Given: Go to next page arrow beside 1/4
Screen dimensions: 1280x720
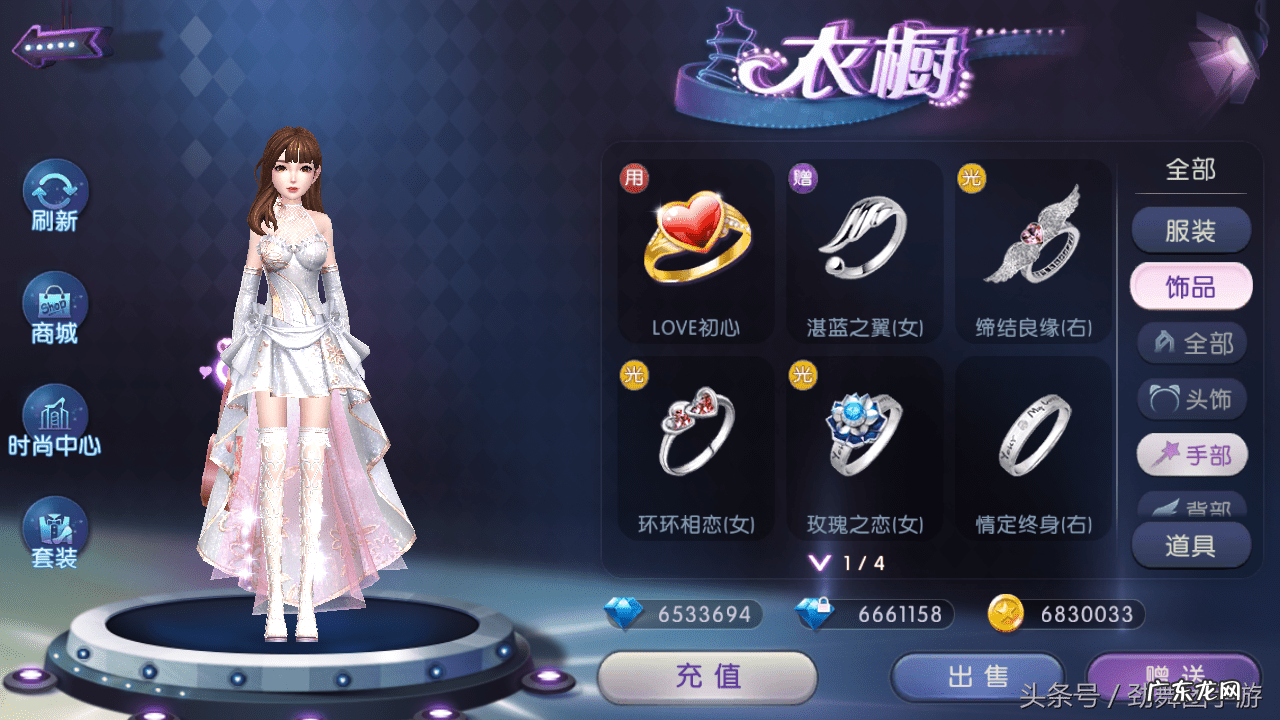Looking at the screenshot, I should click(820, 563).
